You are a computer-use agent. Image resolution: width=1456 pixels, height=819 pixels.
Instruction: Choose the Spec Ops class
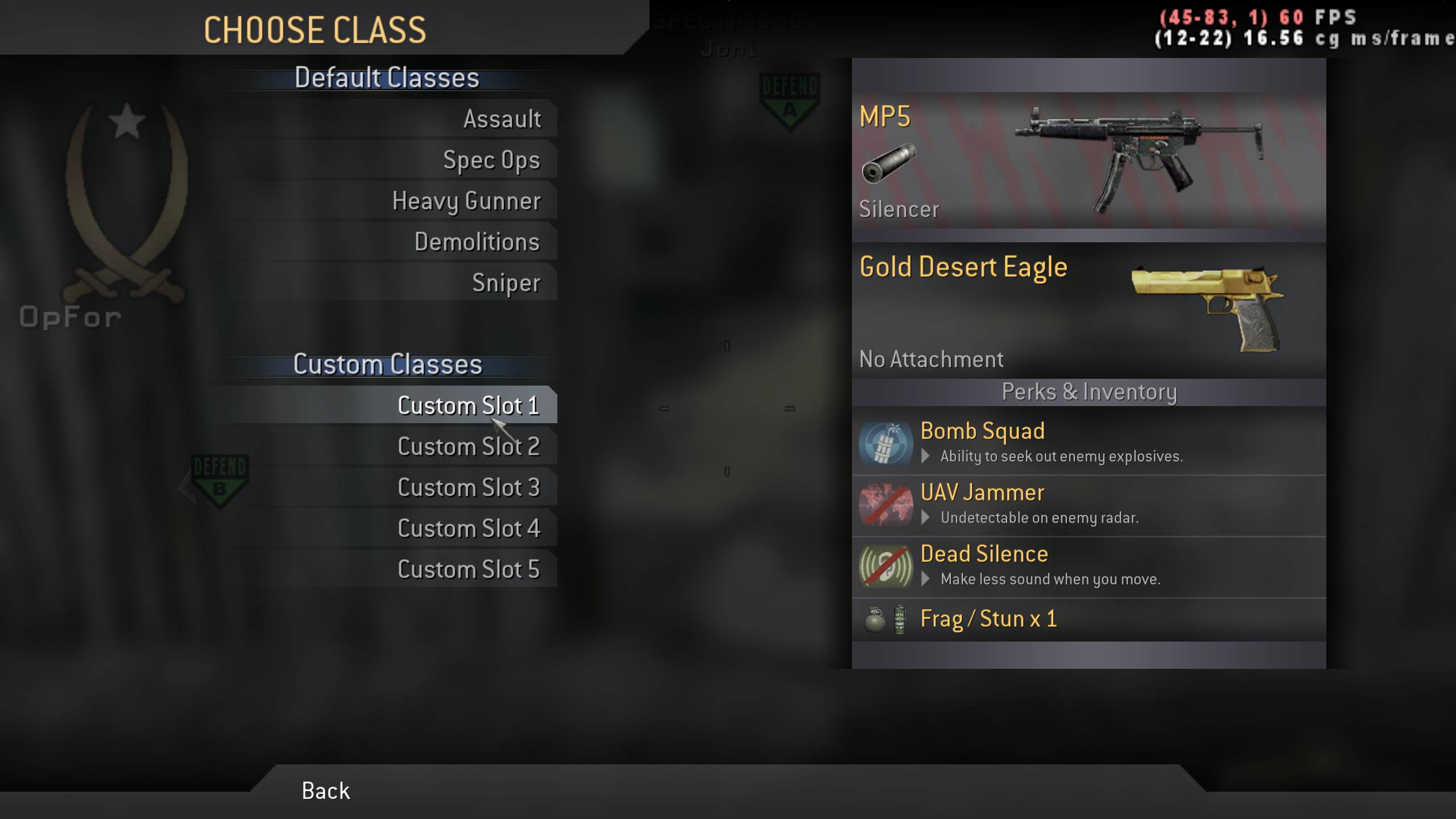tap(491, 160)
